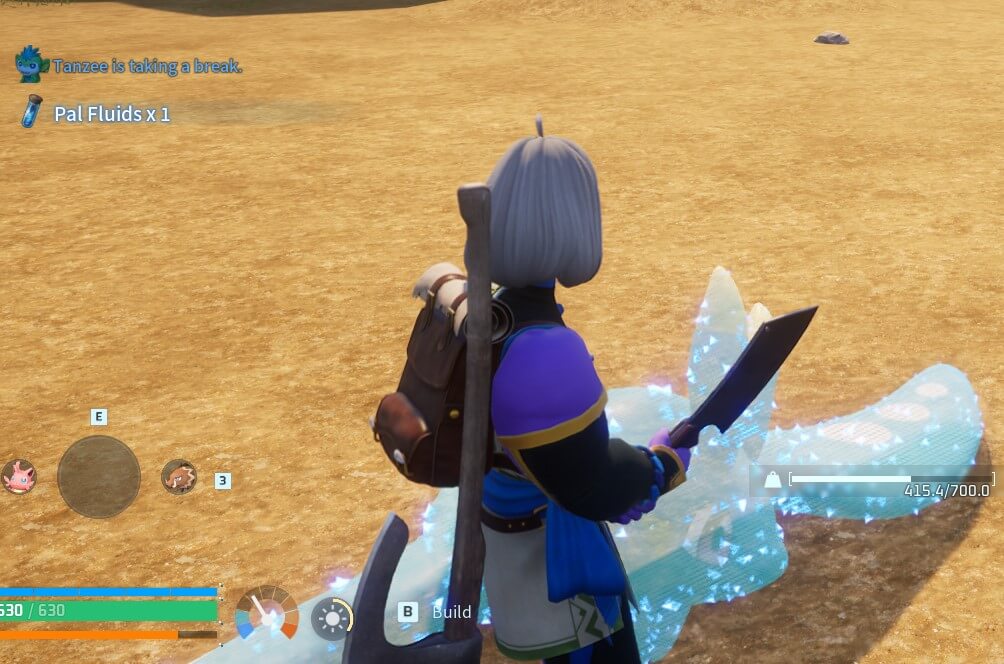Click the sun time-of-day indicator

click(331, 618)
